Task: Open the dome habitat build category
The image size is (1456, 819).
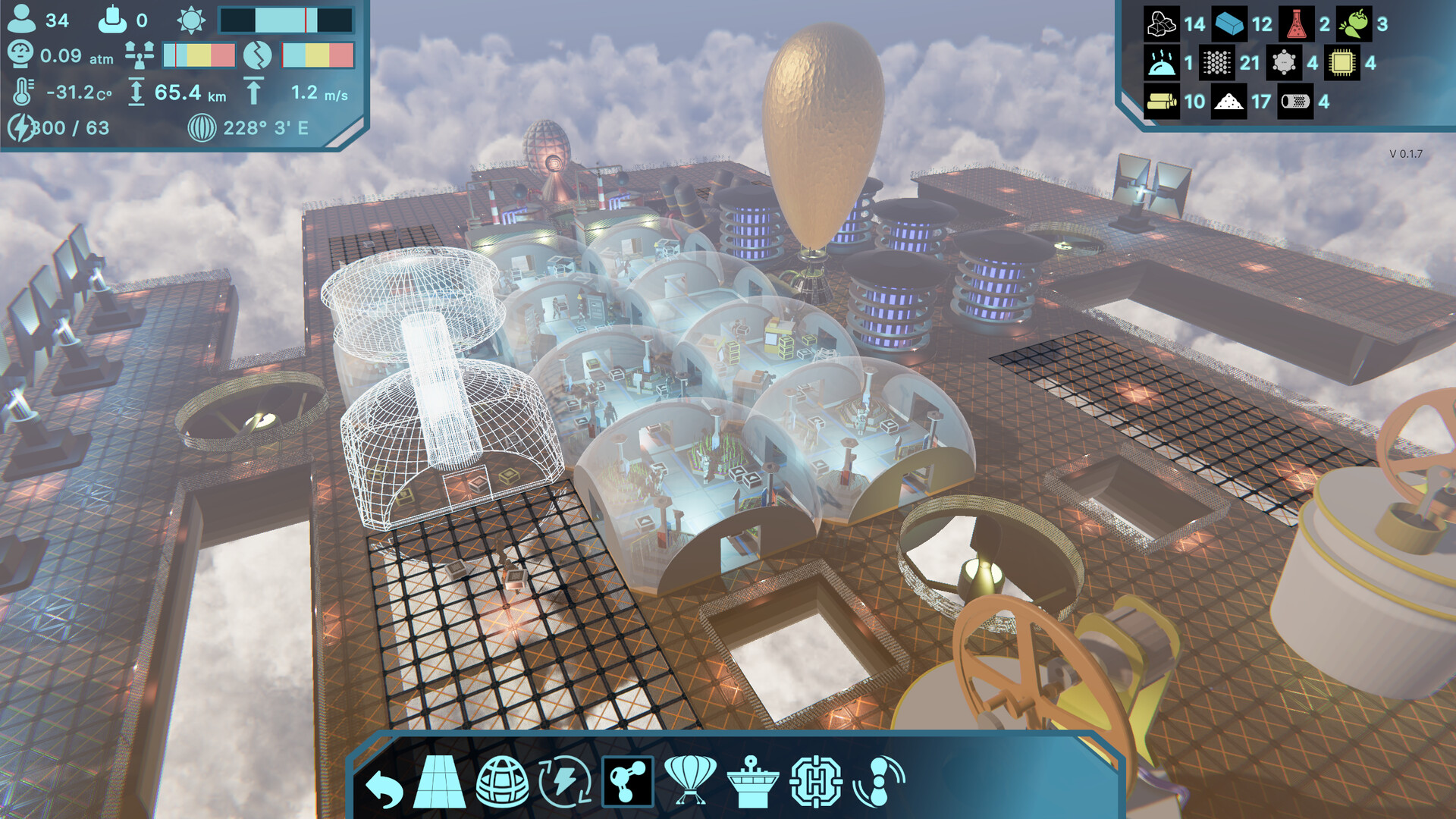Action: (x=502, y=782)
